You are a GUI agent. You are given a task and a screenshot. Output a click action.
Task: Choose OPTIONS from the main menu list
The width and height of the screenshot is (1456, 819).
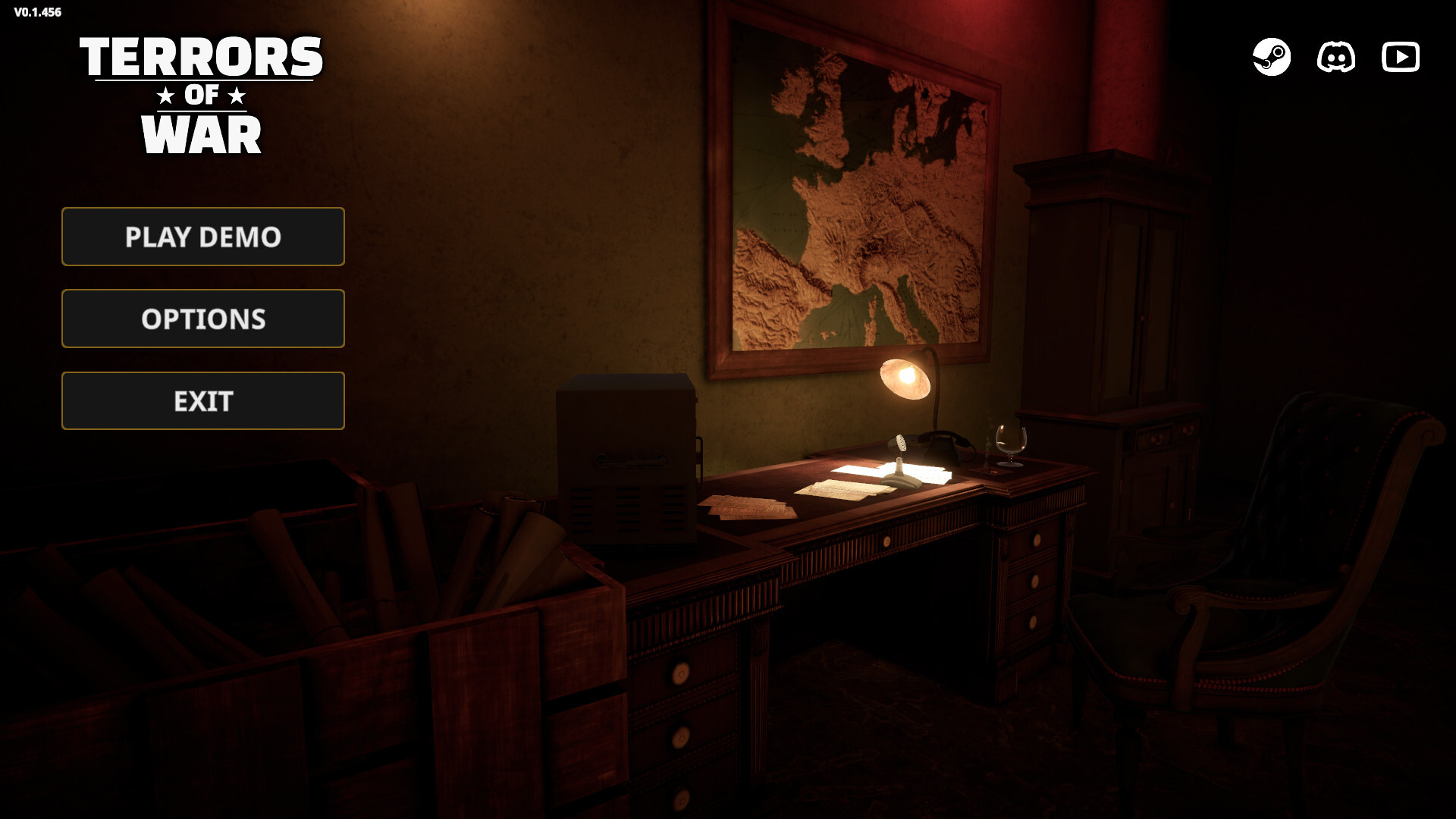(202, 318)
